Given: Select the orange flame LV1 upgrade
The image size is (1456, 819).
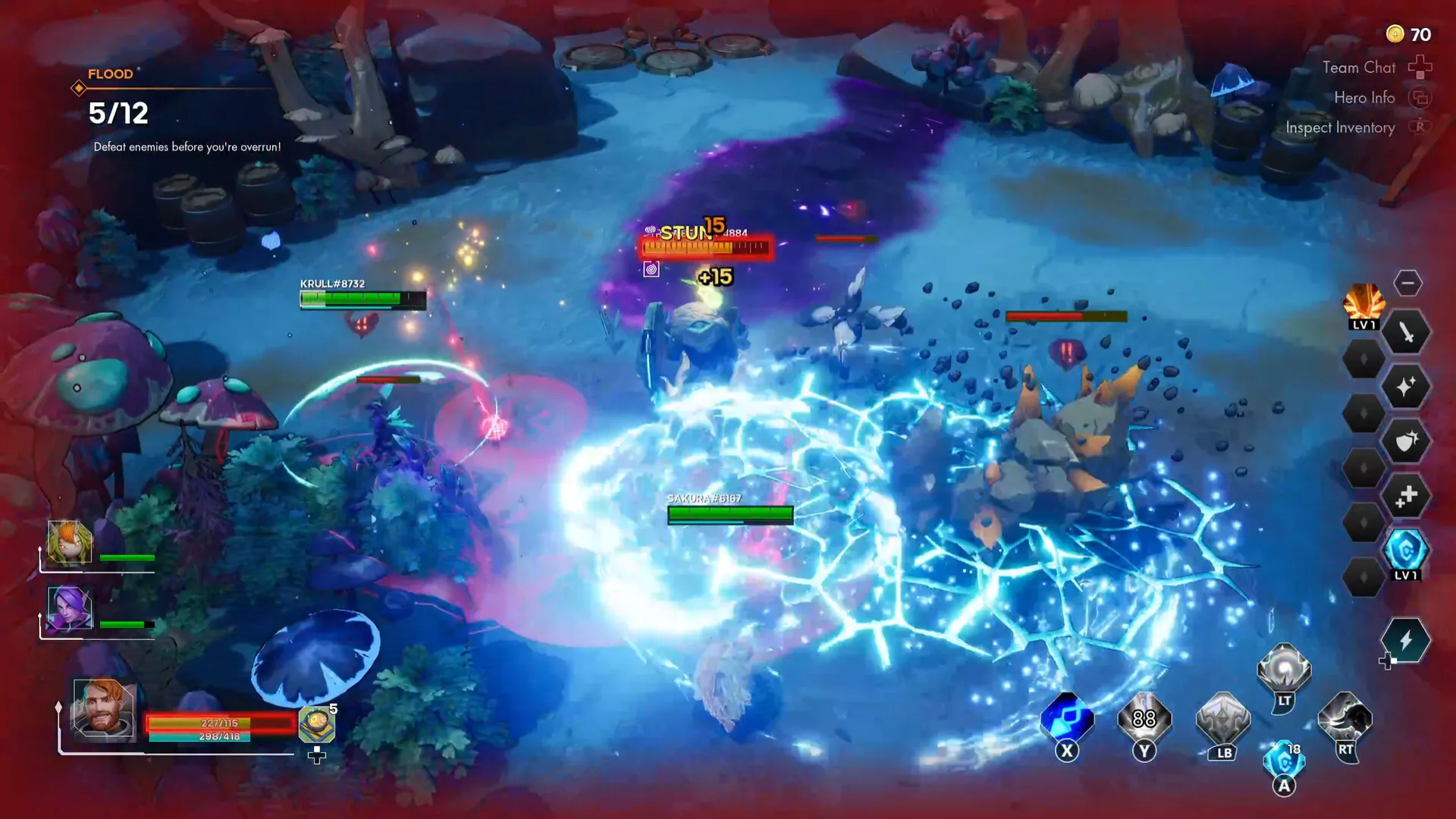Looking at the screenshot, I should tap(1363, 304).
